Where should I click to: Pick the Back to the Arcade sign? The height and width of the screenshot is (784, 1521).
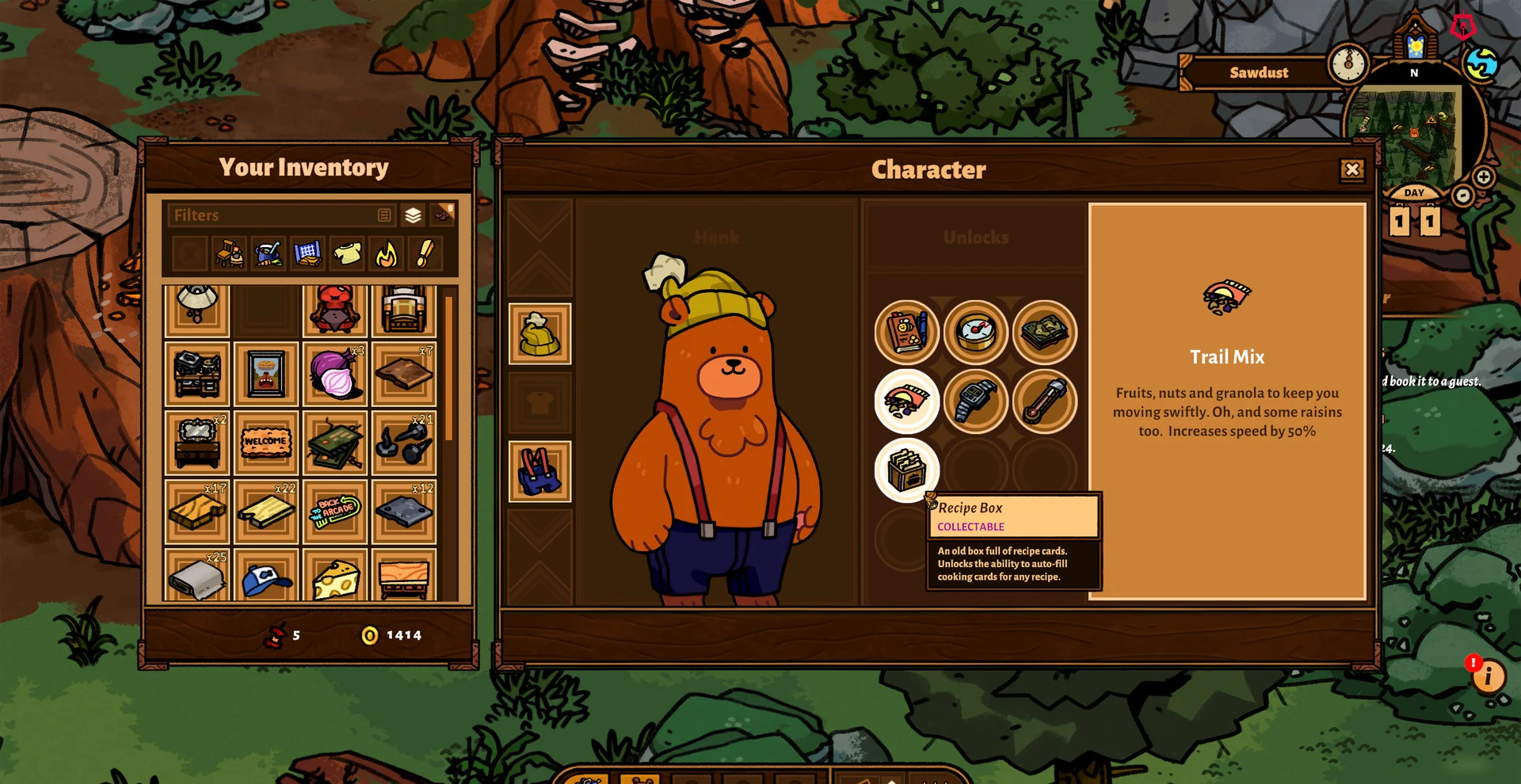click(x=335, y=511)
